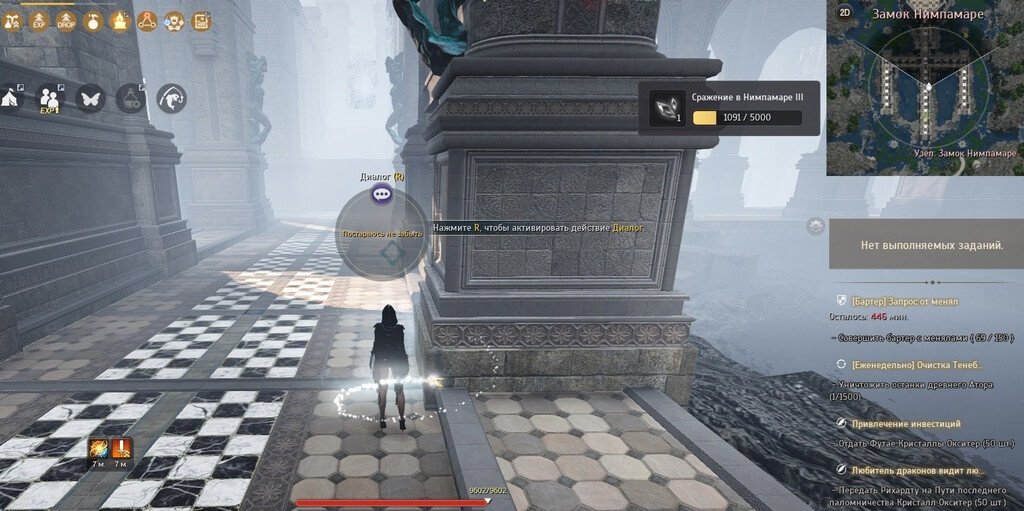Open the Сражение в Нимпамаре III tracker

[728, 107]
